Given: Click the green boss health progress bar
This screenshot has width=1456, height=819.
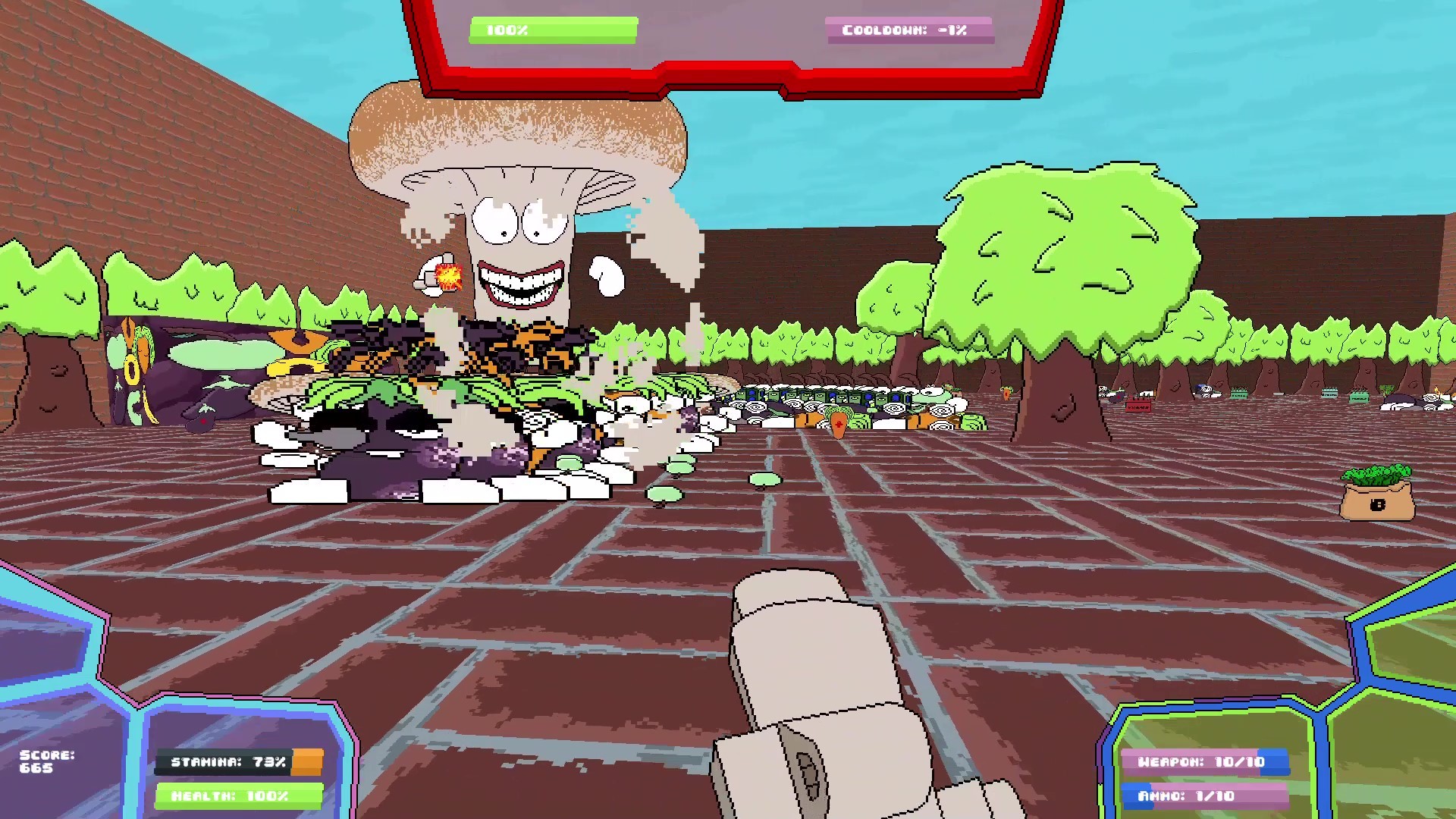Looking at the screenshot, I should pyautogui.click(x=552, y=30).
